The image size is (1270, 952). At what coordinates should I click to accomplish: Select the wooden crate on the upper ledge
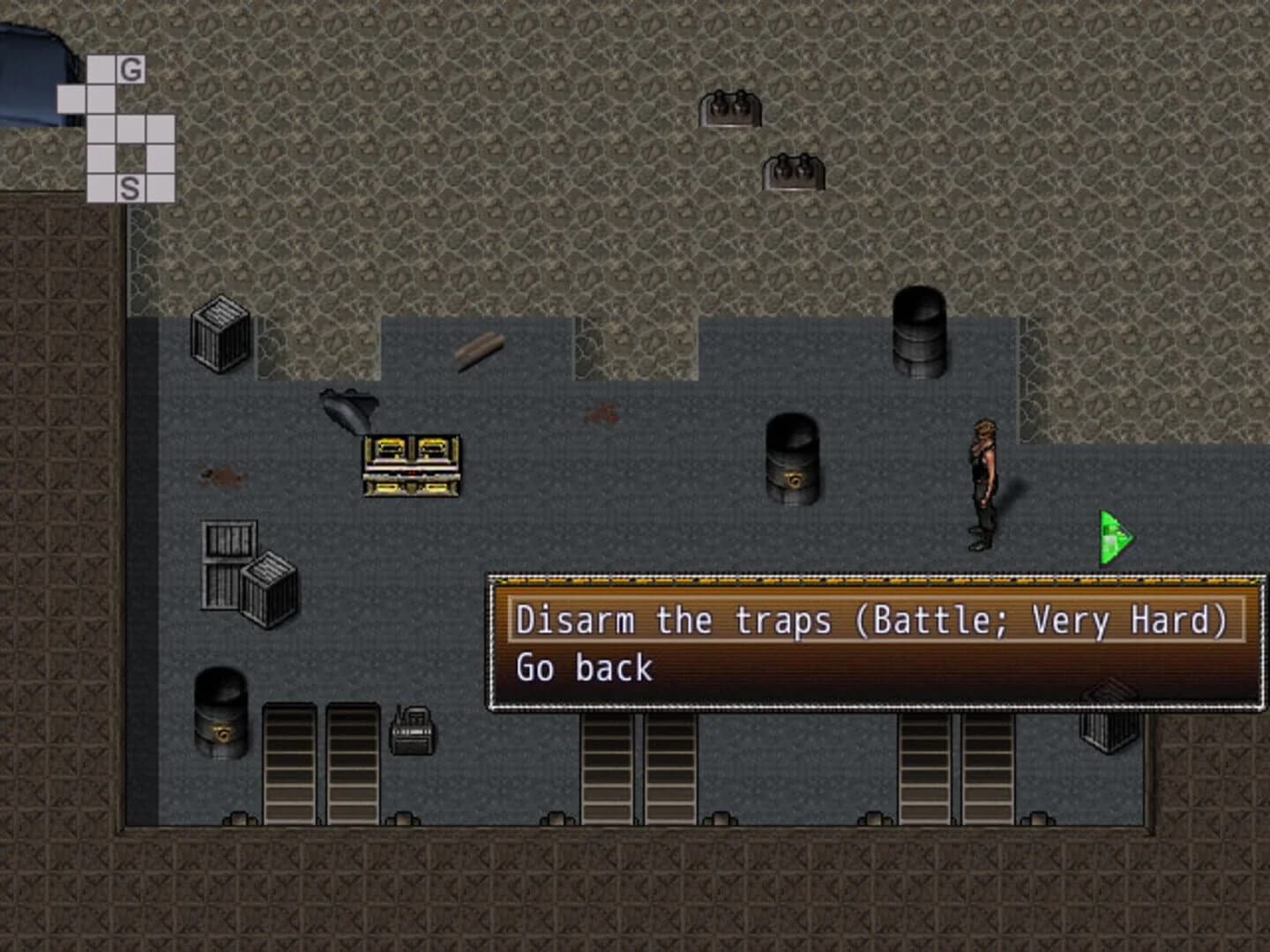(219, 335)
